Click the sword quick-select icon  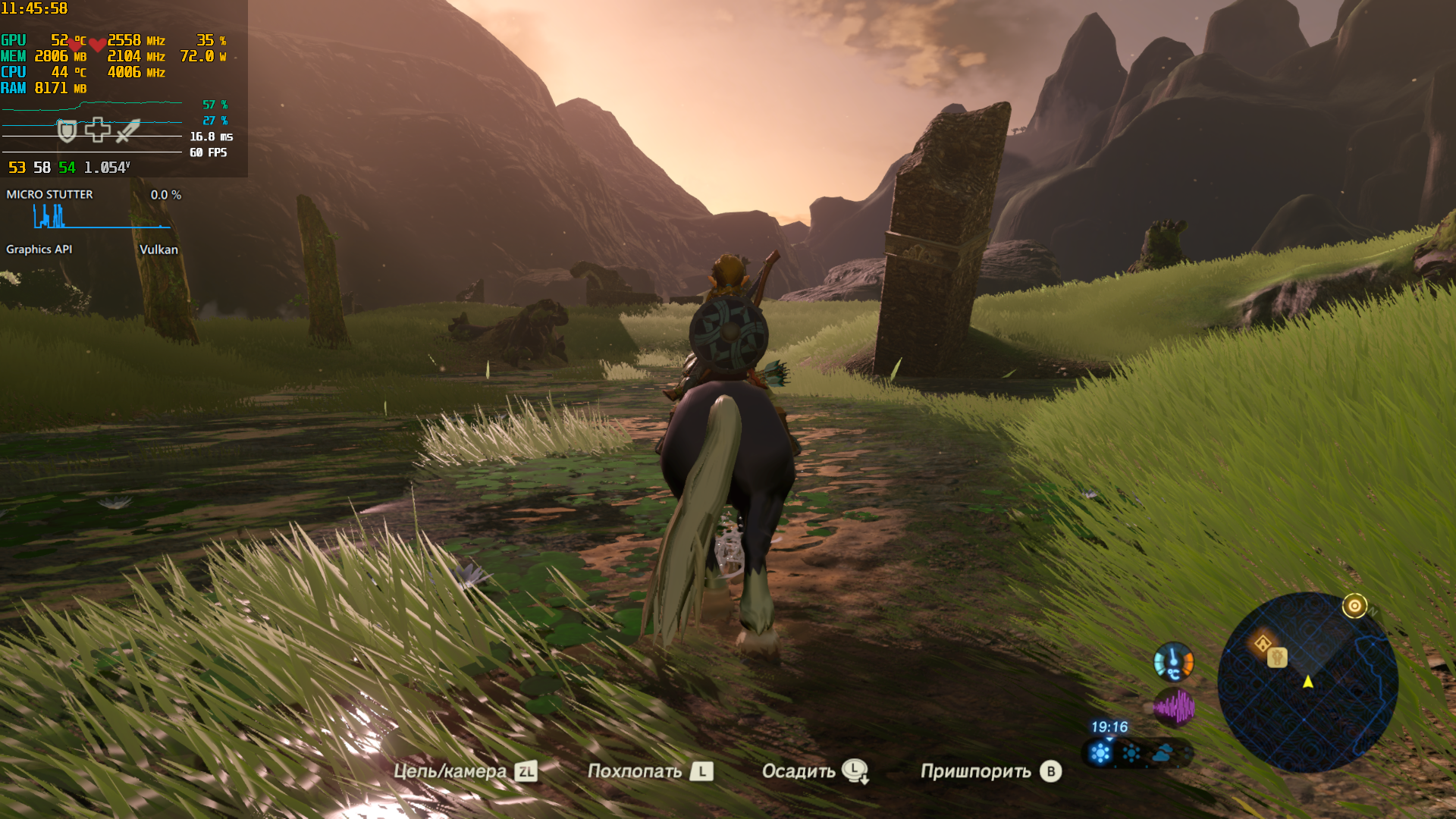click(x=128, y=130)
